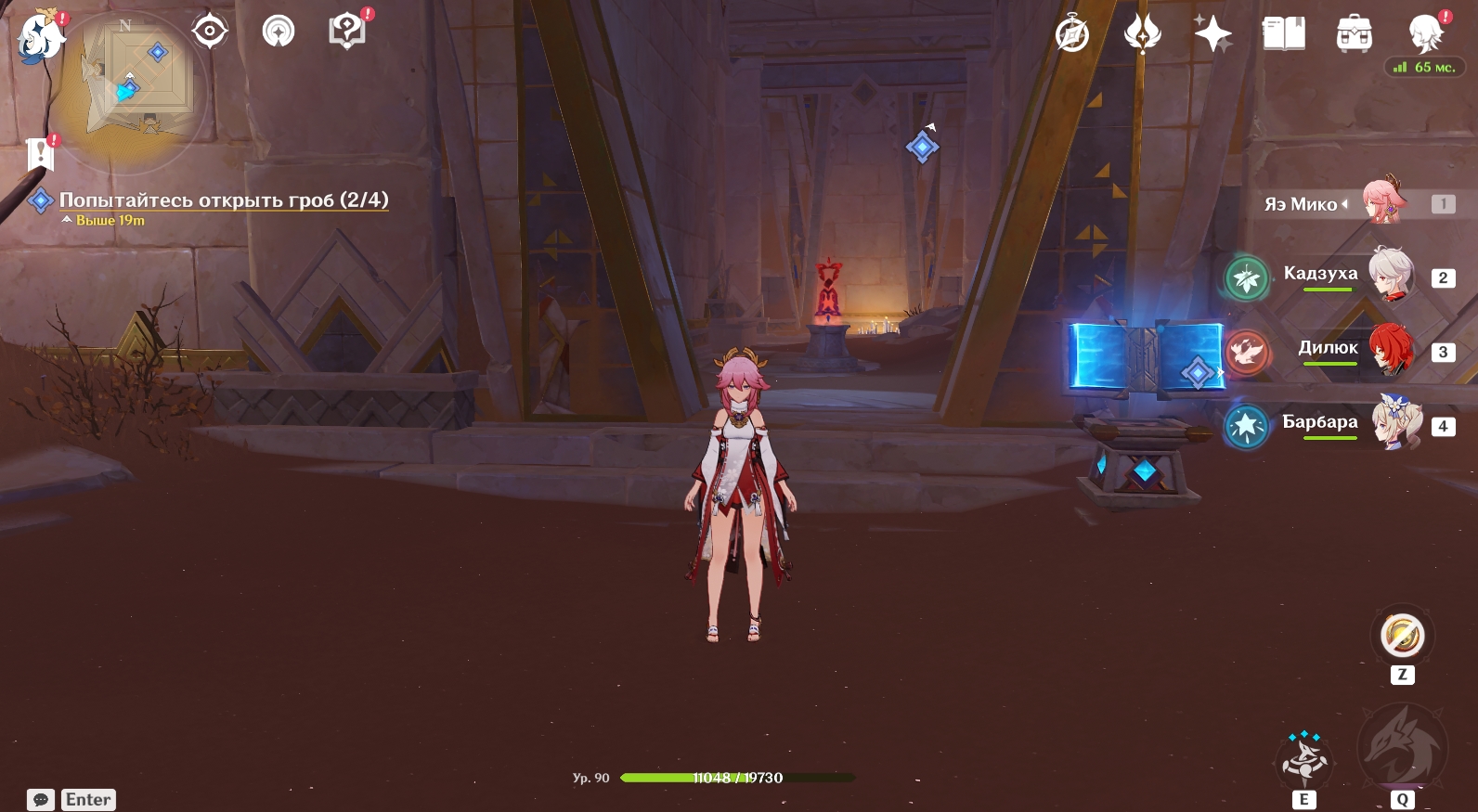
Task: Open the Paimon menu icon
Action: (x=41, y=37)
